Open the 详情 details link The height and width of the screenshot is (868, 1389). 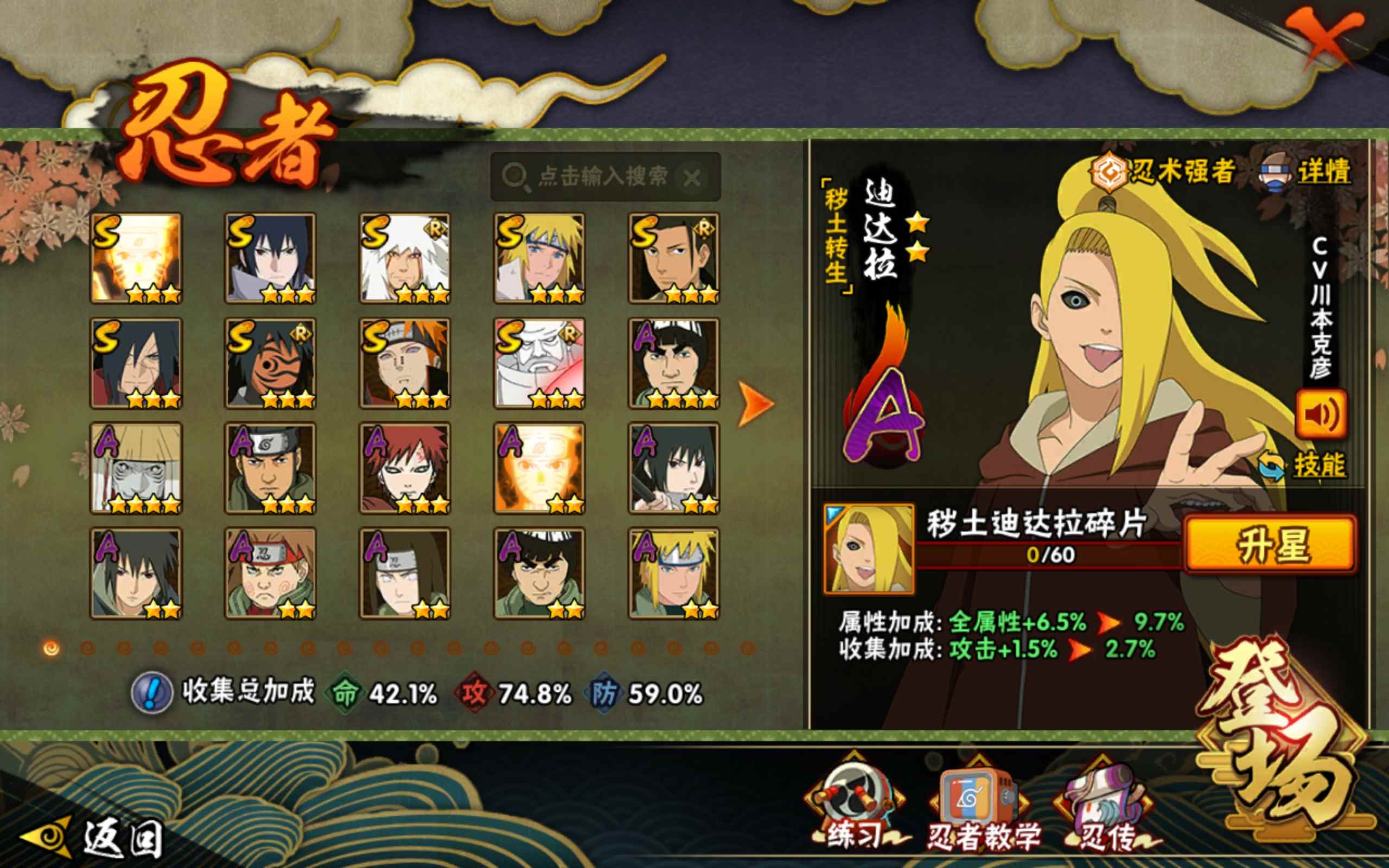tap(1323, 172)
